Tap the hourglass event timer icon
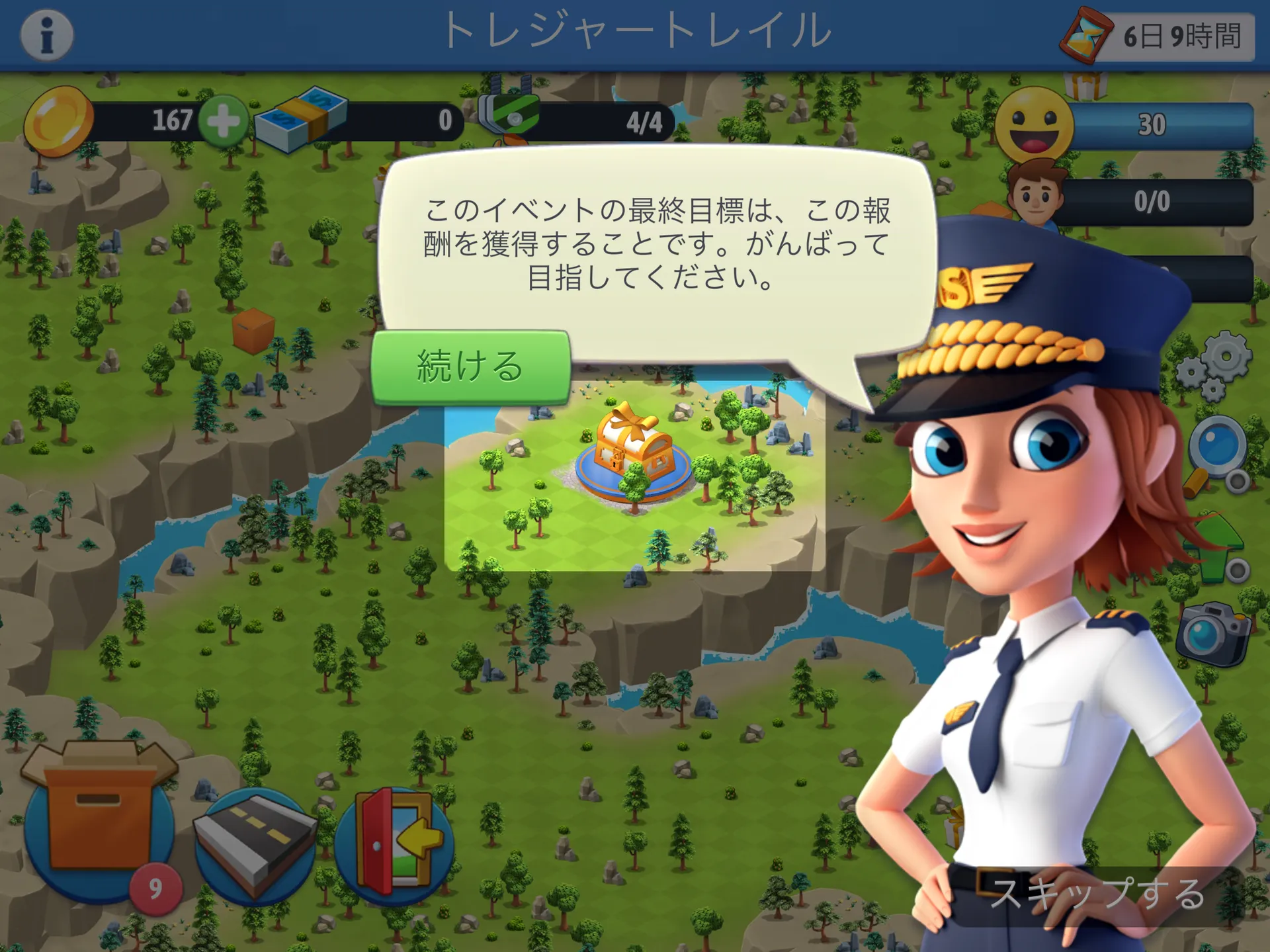Viewport: 1270px width, 952px height. [1085, 34]
